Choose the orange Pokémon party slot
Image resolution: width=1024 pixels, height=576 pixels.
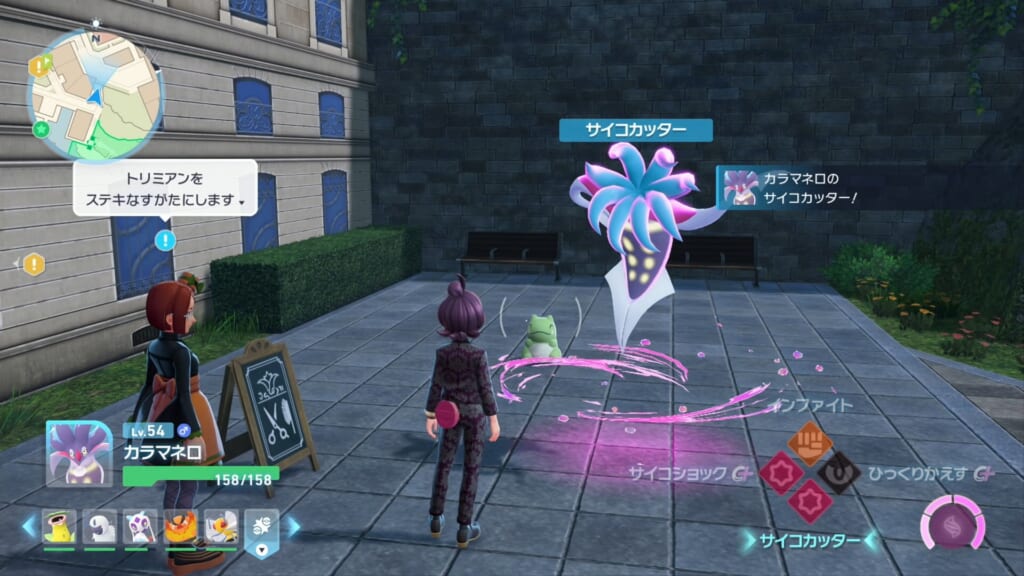pos(180,528)
